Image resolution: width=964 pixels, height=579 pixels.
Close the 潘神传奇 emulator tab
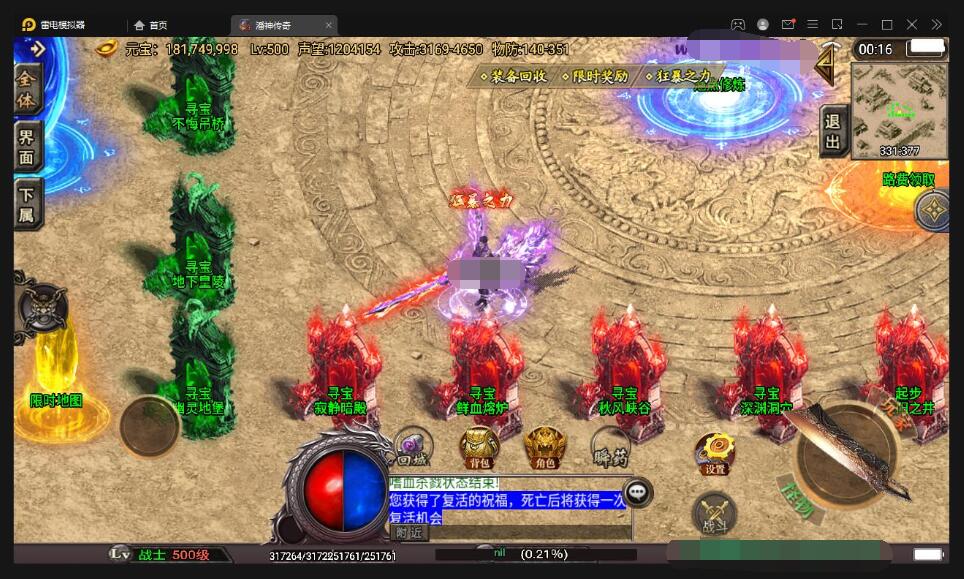[x=329, y=25]
